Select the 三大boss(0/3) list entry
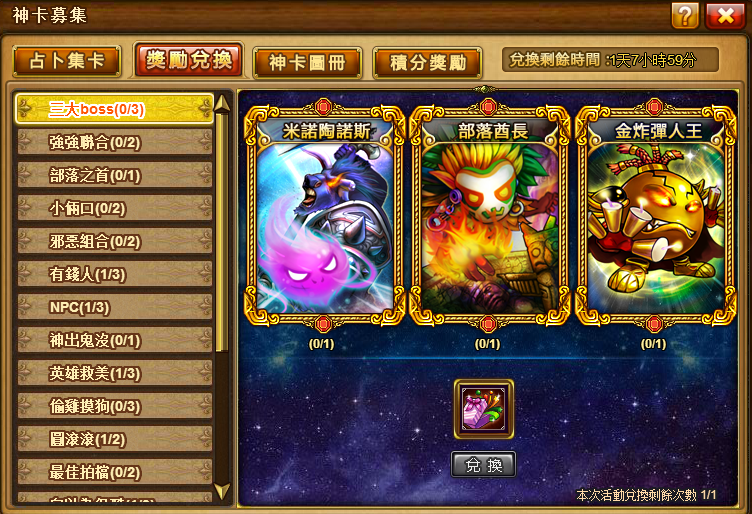 click(x=113, y=109)
